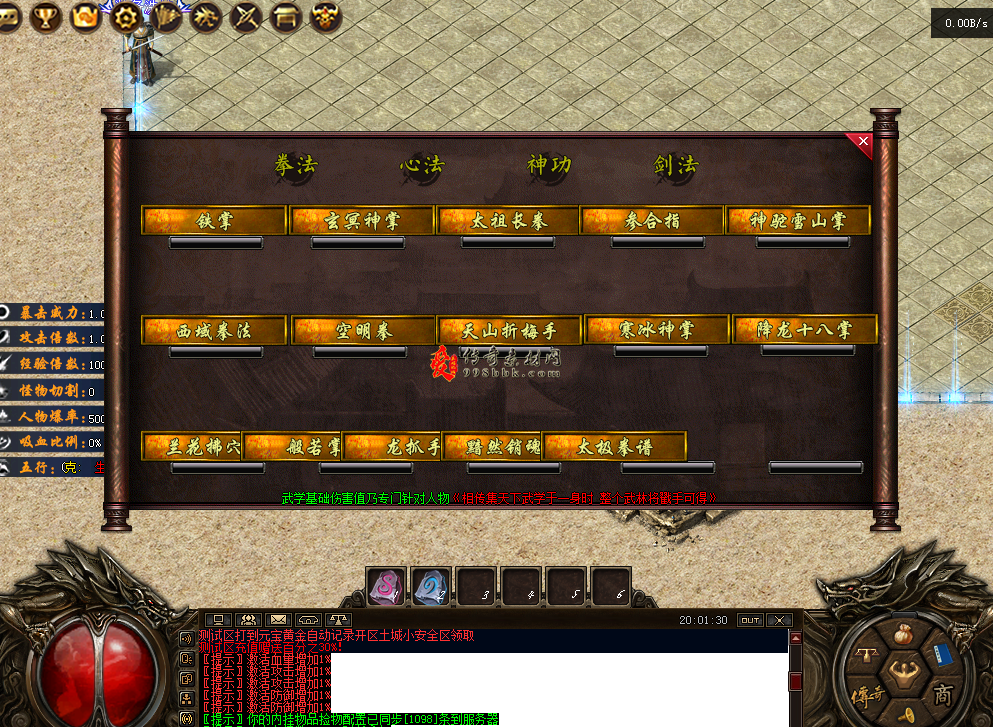Choose the 铁掌 skill
Screen dimensions: 993x727
click(x=215, y=221)
